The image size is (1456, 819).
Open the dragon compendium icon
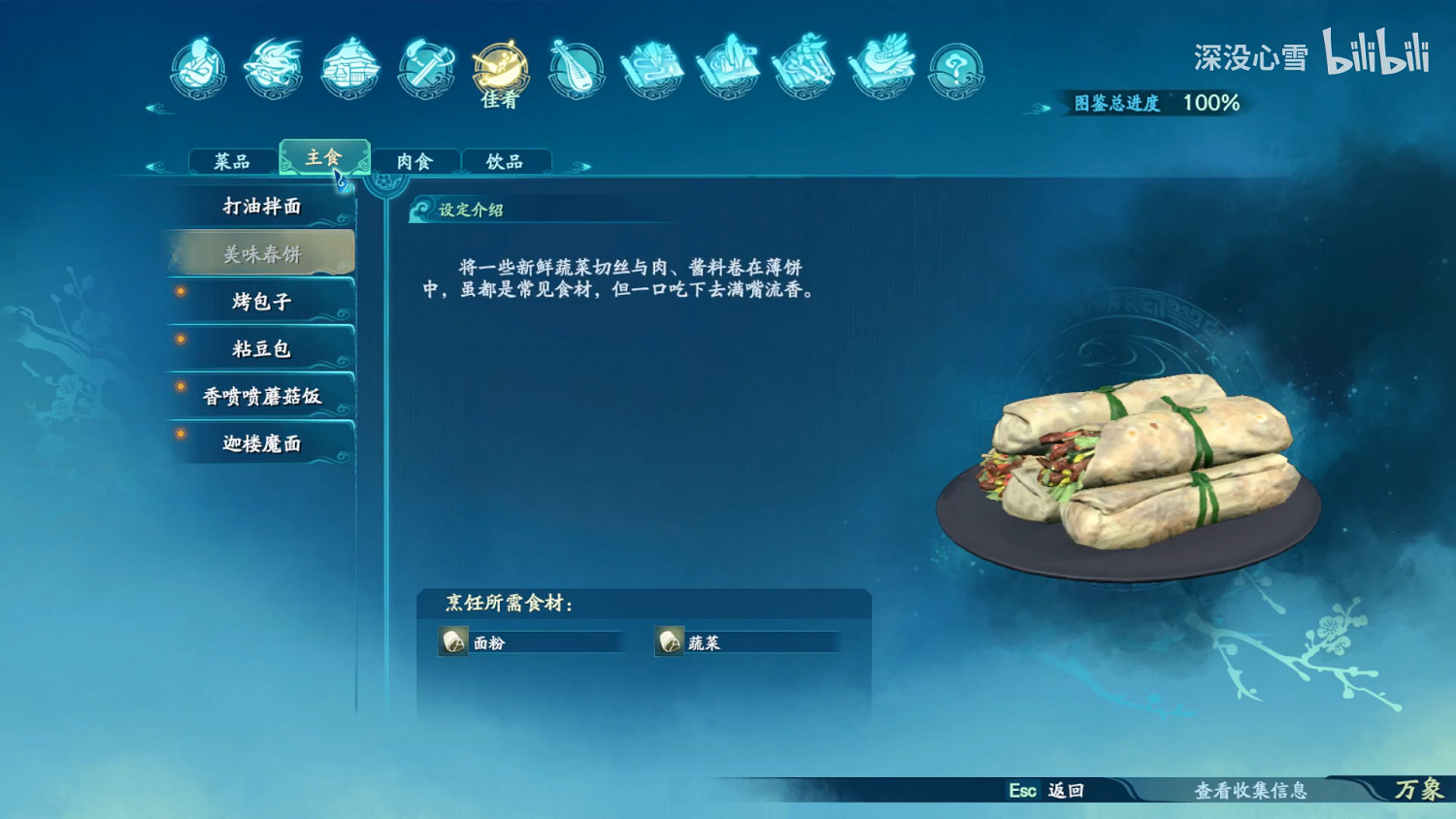(273, 68)
